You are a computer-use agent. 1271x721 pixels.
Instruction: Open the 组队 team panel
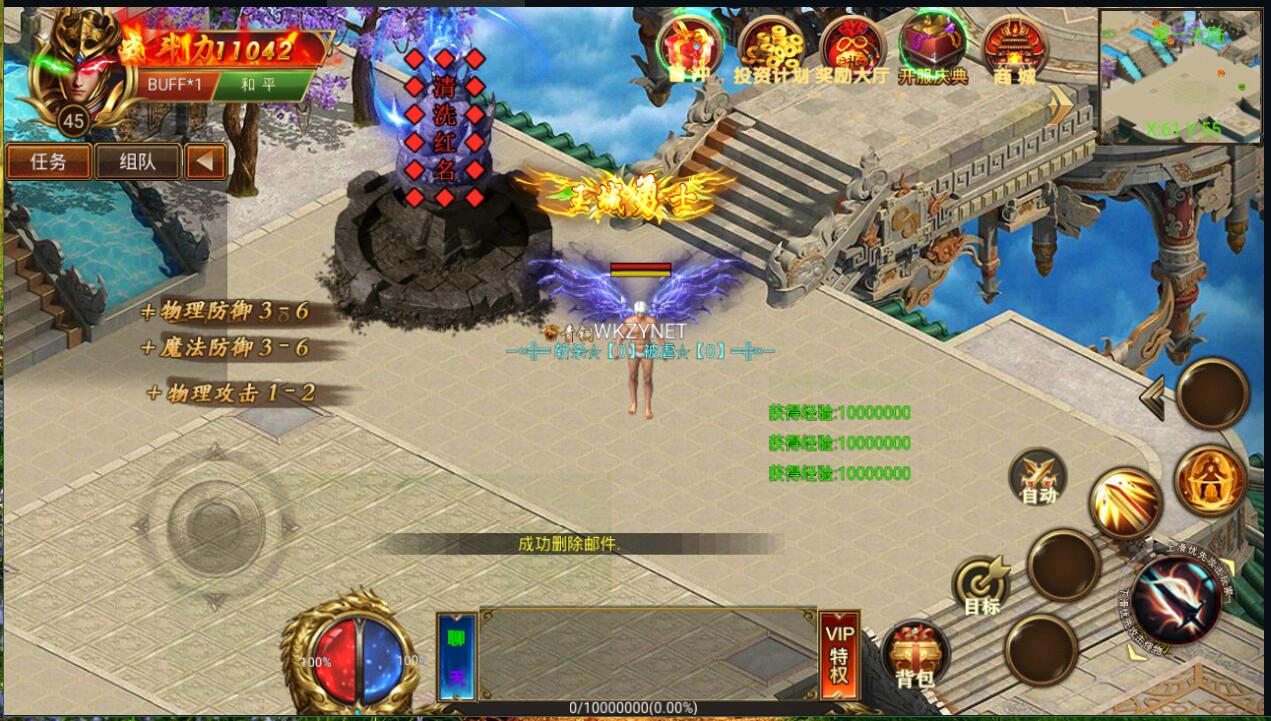(137, 162)
